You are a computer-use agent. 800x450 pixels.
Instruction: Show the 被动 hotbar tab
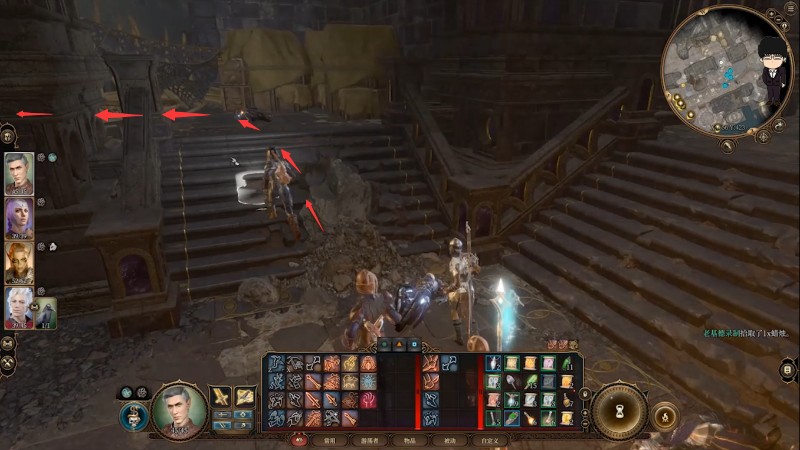[449, 440]
